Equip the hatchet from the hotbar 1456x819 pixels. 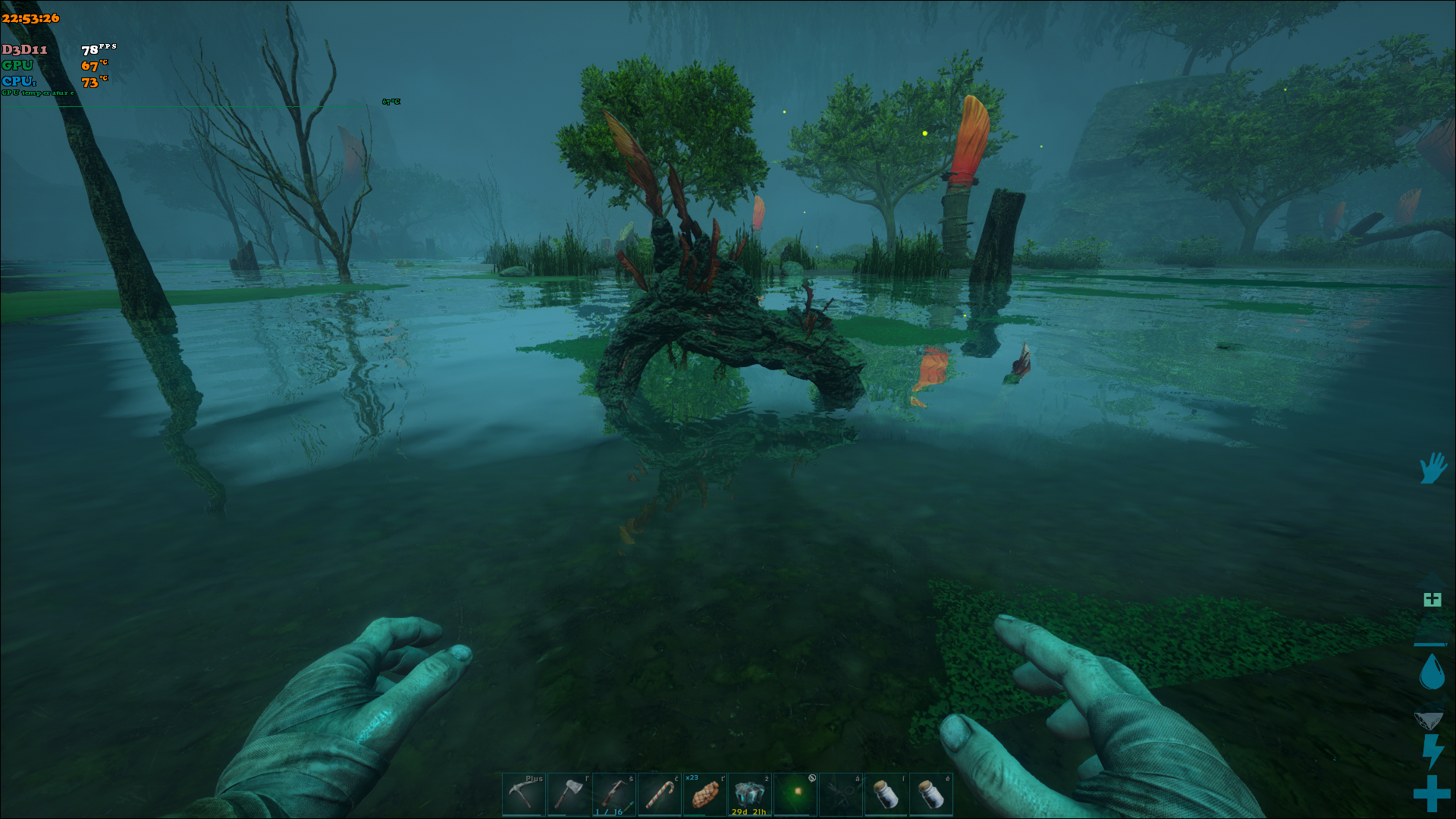(569, 794)
